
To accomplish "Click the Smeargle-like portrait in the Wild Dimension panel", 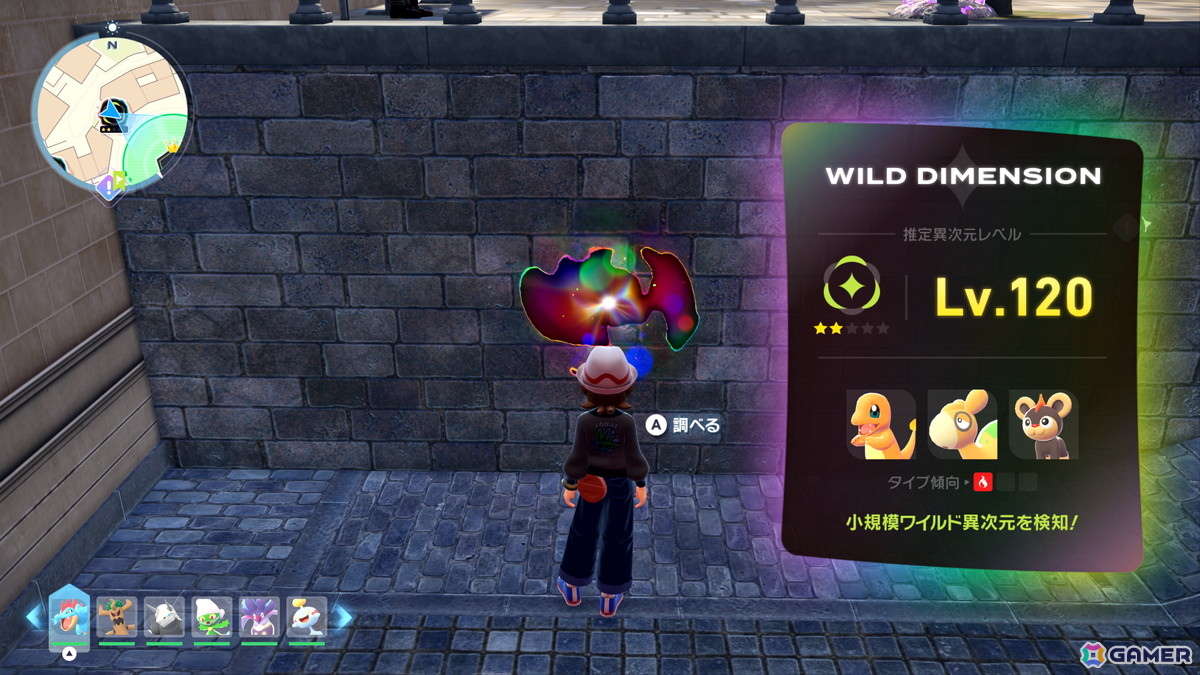I will pos(962,425).
